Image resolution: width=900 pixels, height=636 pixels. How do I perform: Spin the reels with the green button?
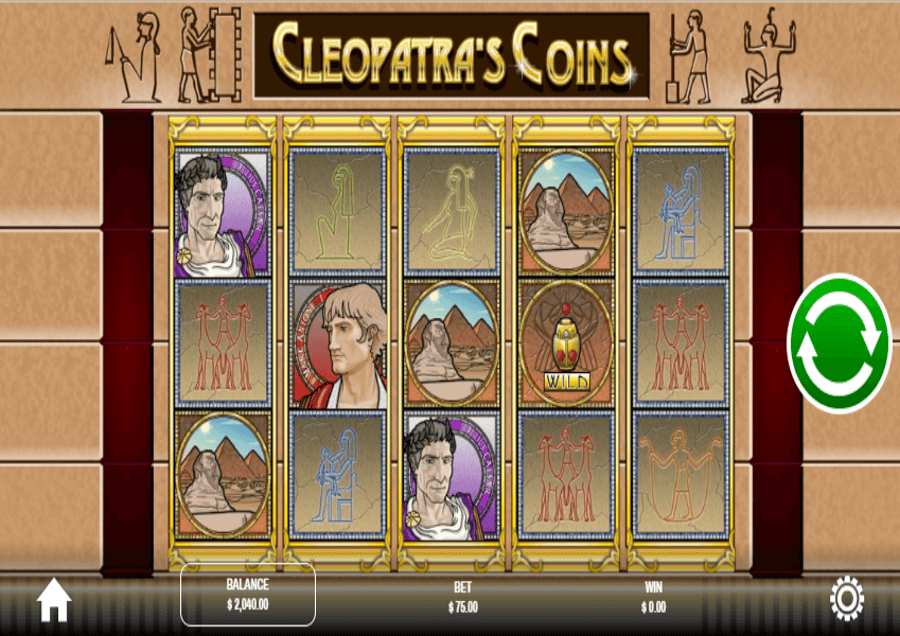[x=839, y=343]
